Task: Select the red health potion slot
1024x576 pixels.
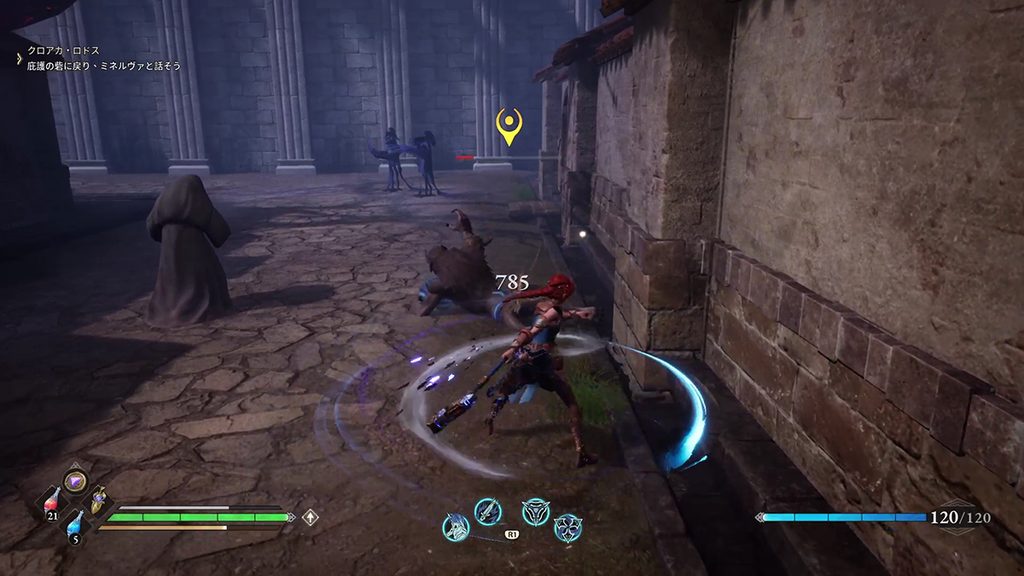Action: pyautogui.click(x=53, y=503)
